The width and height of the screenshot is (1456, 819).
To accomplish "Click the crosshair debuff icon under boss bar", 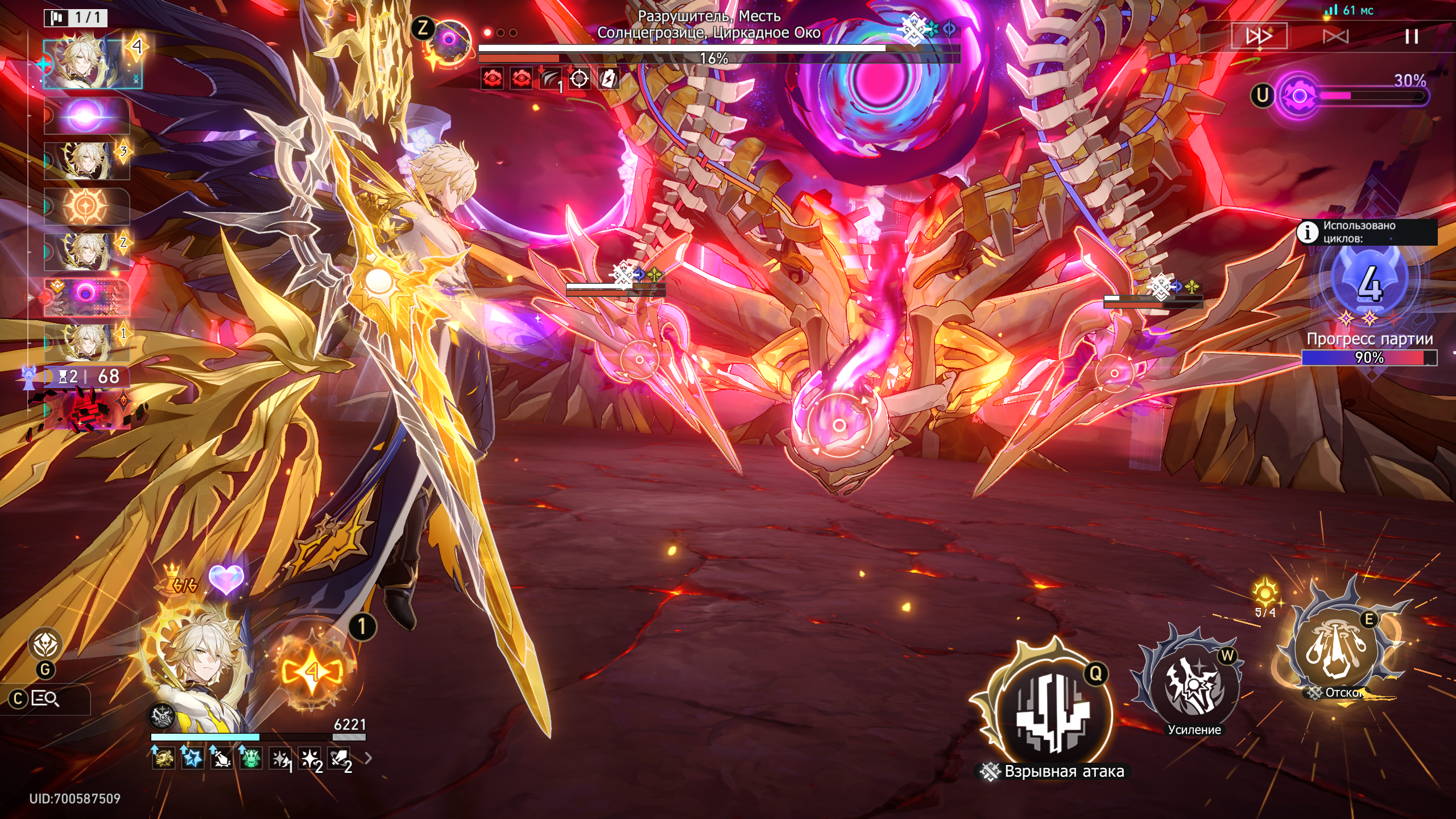I will pos(579,79).
